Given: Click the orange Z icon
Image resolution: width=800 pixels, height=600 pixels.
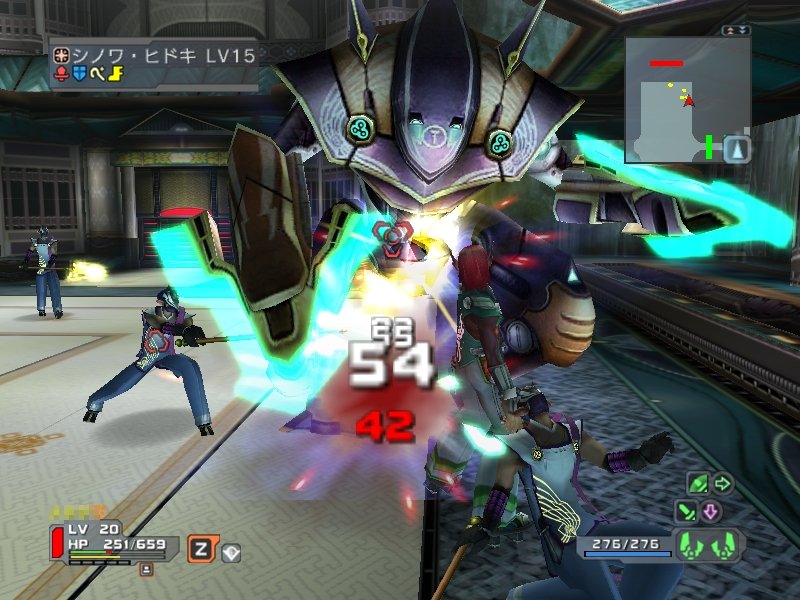Looking at the screenshot, I should pos(201,548).
